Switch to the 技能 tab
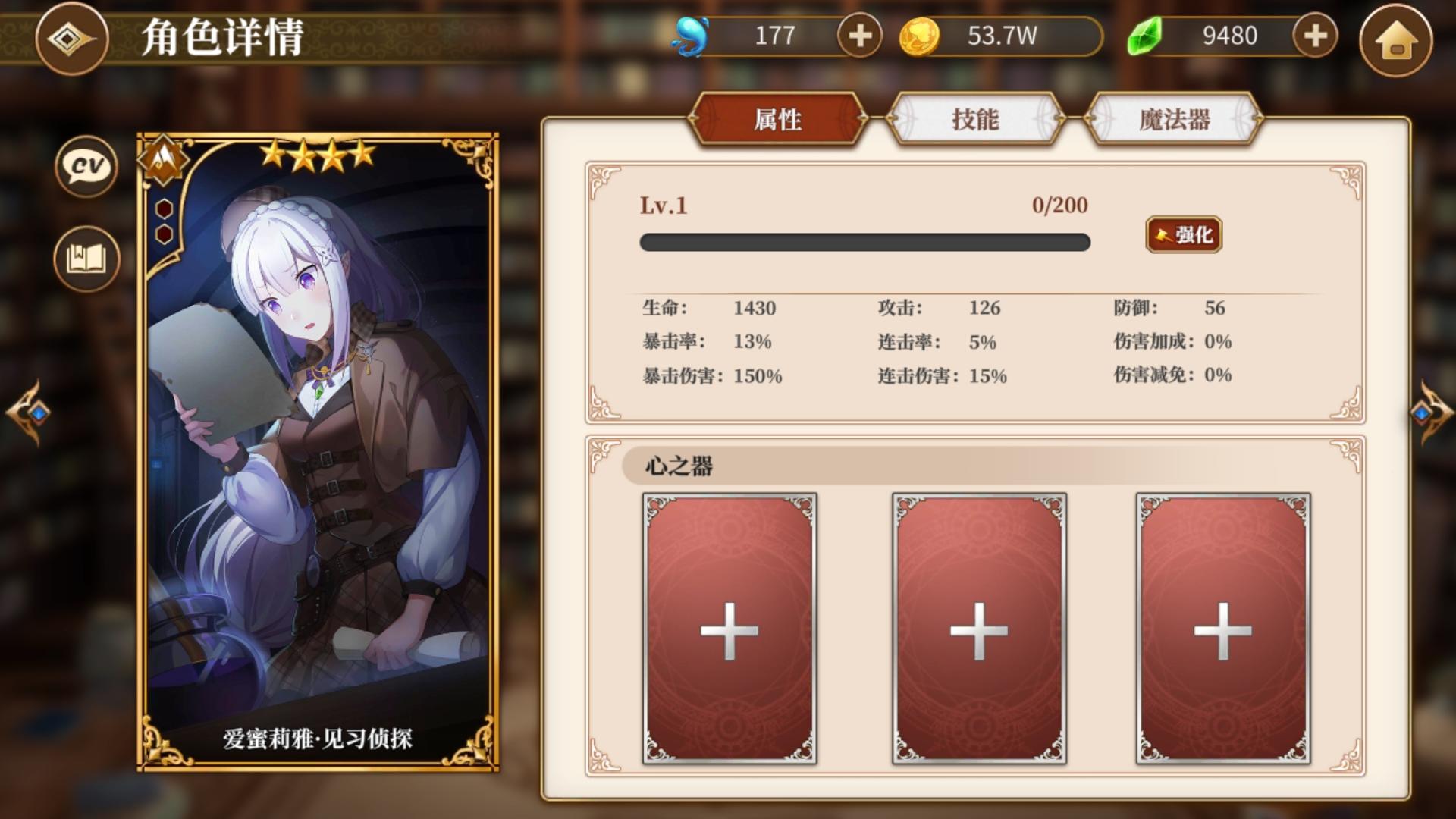 click(974, 119)
